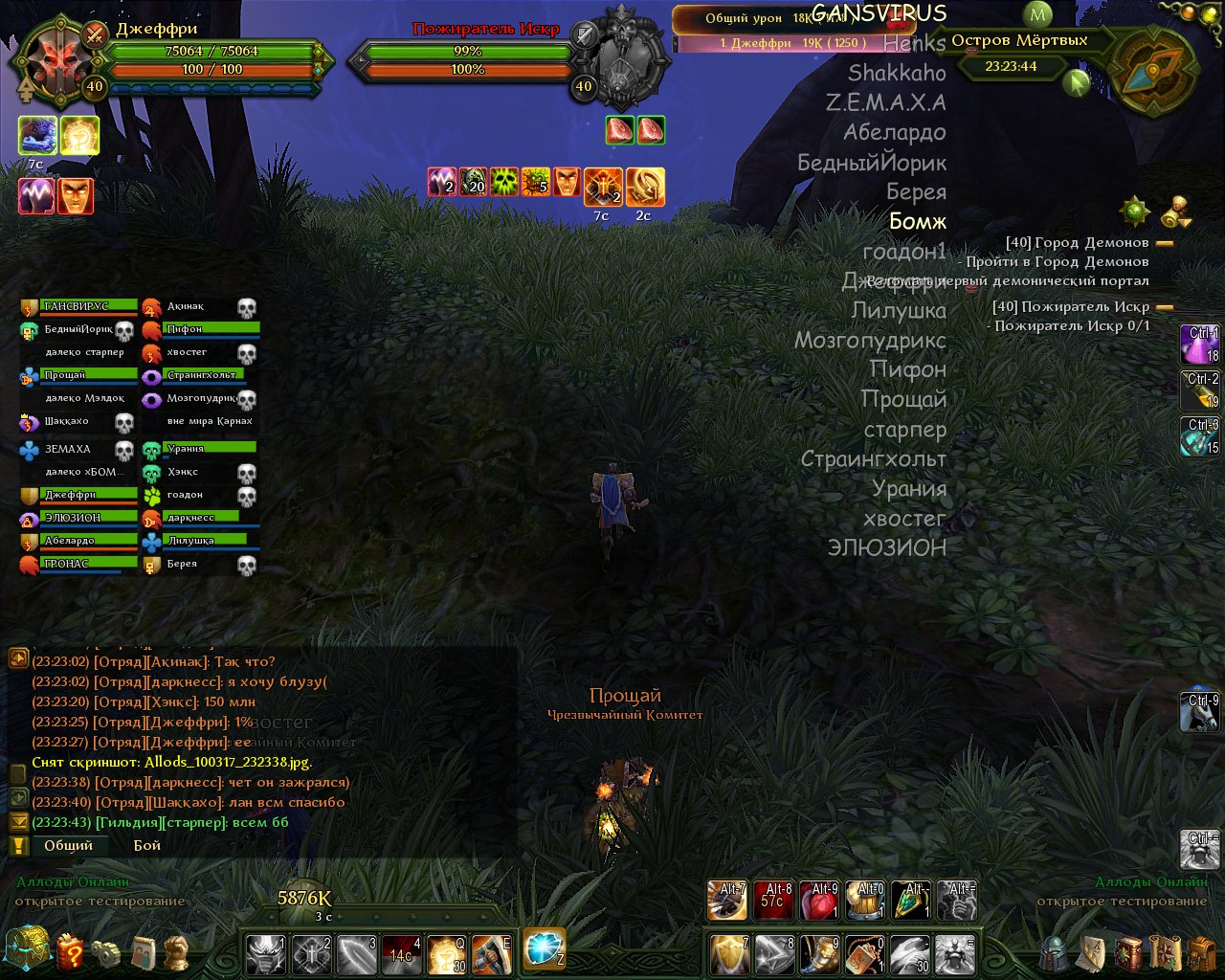Click the compass minimap

point(1153,72)
